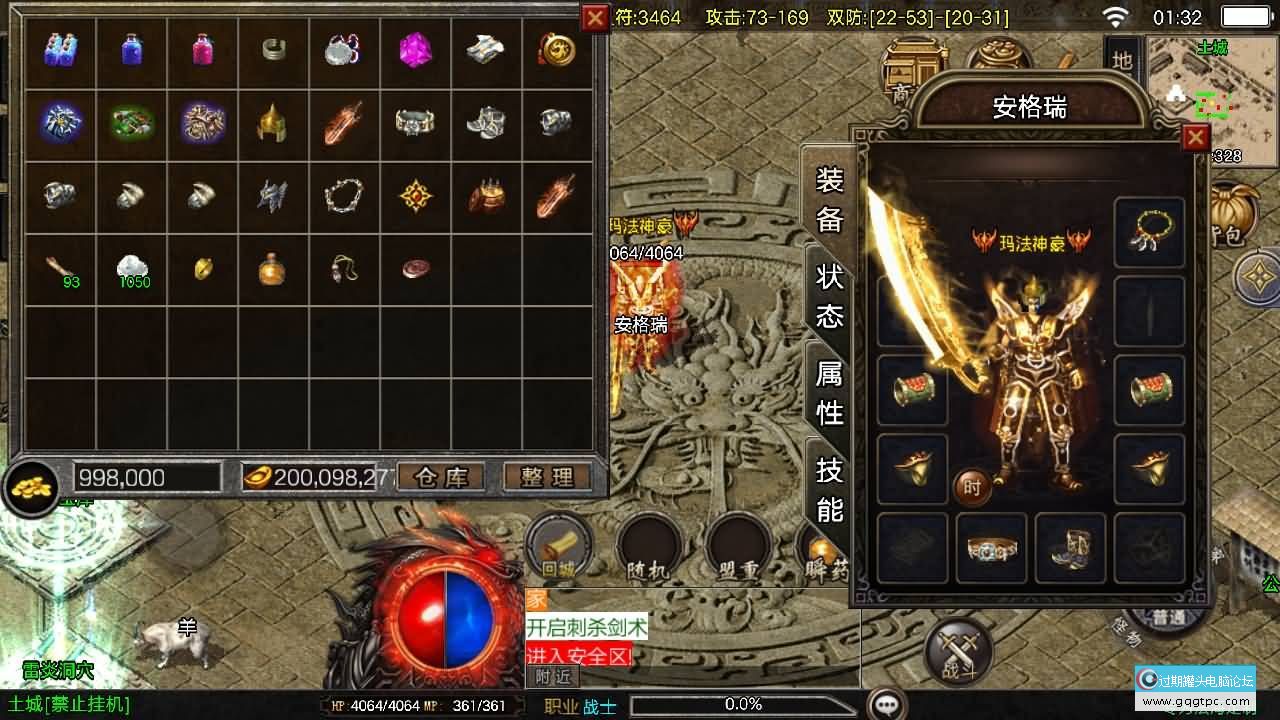
Task: Tap the 战斗 crossed swords button
Action: (x=959, y=651)
